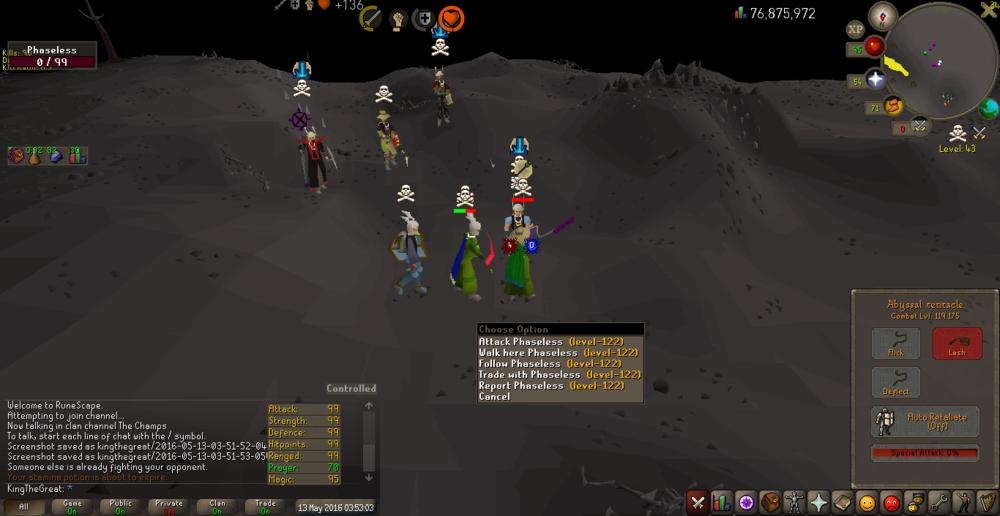Toggle Auto Retaliate
Image resolution: width=1000 pixels, height=516 pixels.
[924, 421]
